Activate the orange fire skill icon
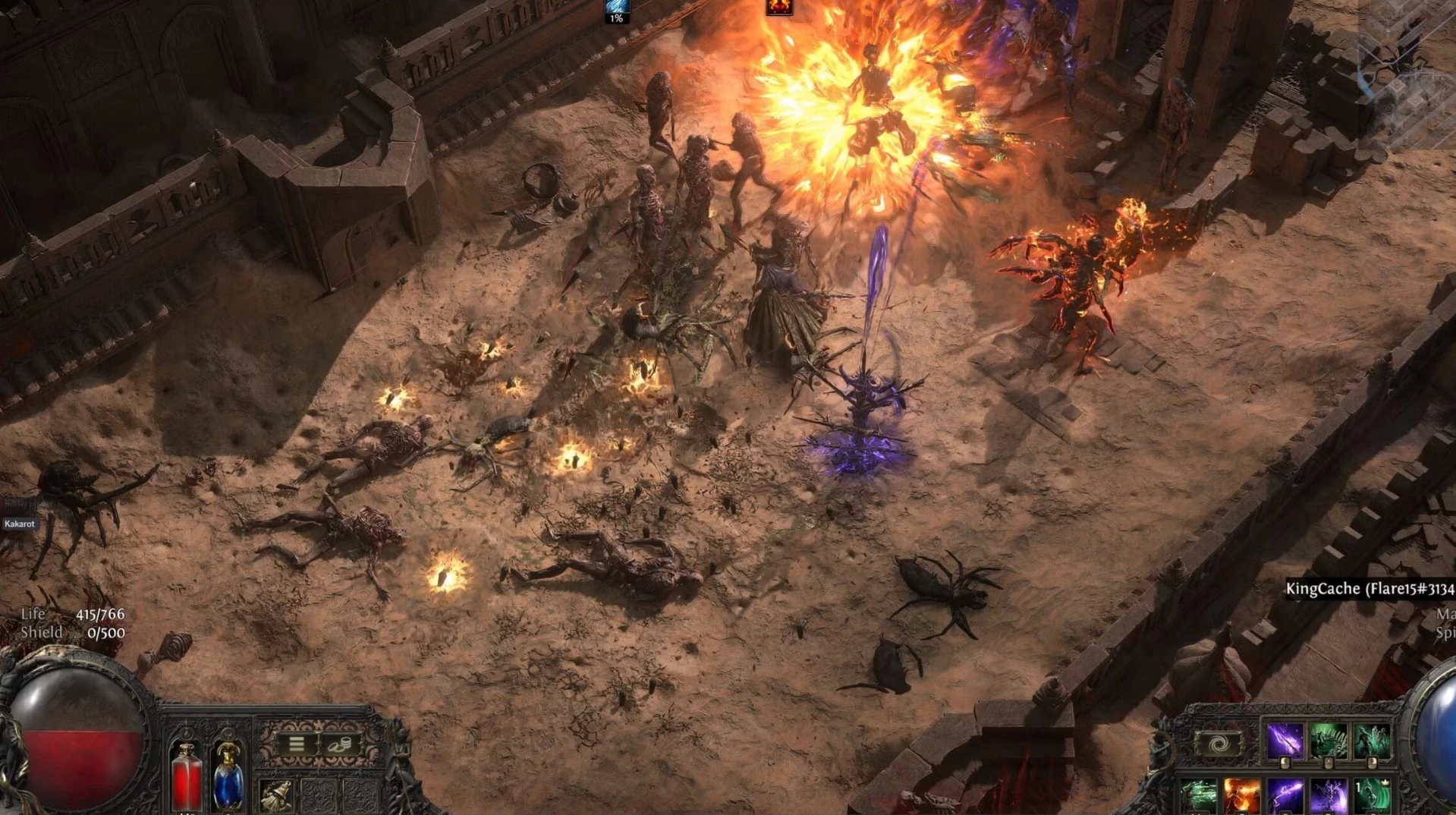The width and height of the screenshot is (1456, 815). 1242,797
